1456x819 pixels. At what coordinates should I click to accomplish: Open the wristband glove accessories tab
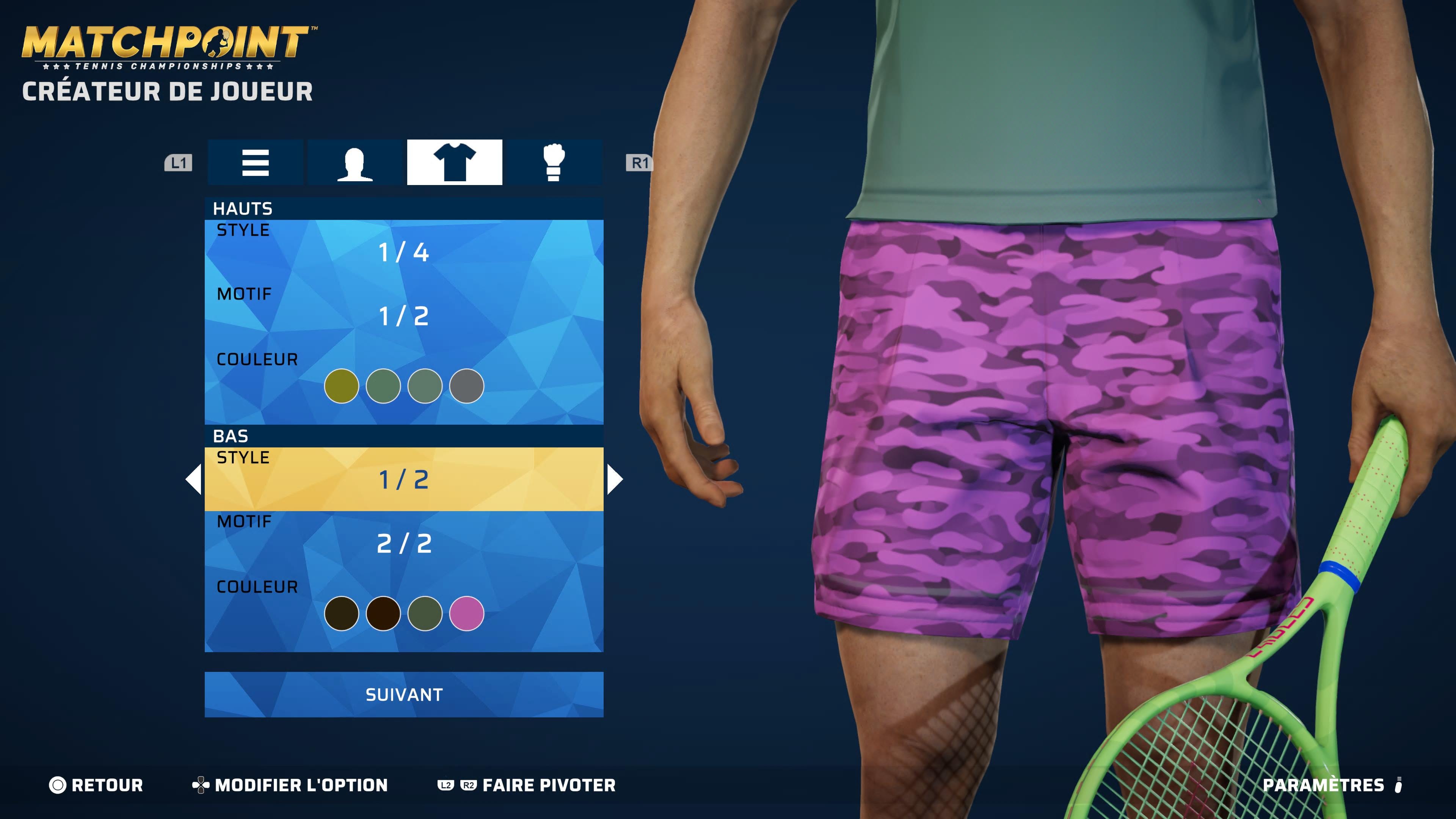(x=553, y=163)
